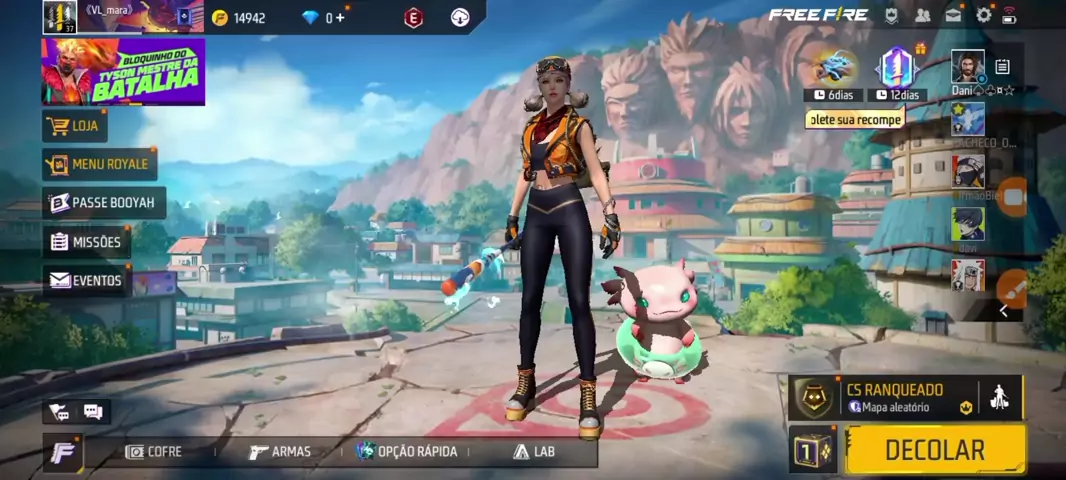Select friend Dani's avatar in the list
Screen dimensions: 1066x480
point(967,67)
